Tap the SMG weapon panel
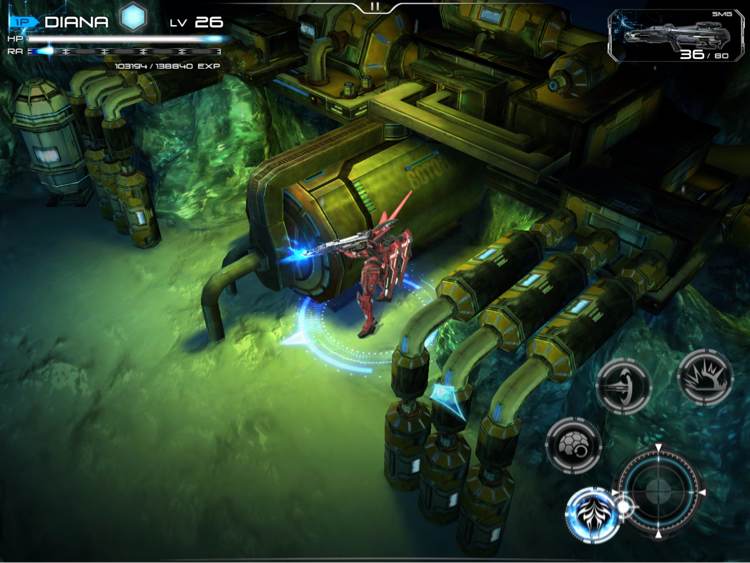This screenshot has width=750, height=563. point(679,36)
